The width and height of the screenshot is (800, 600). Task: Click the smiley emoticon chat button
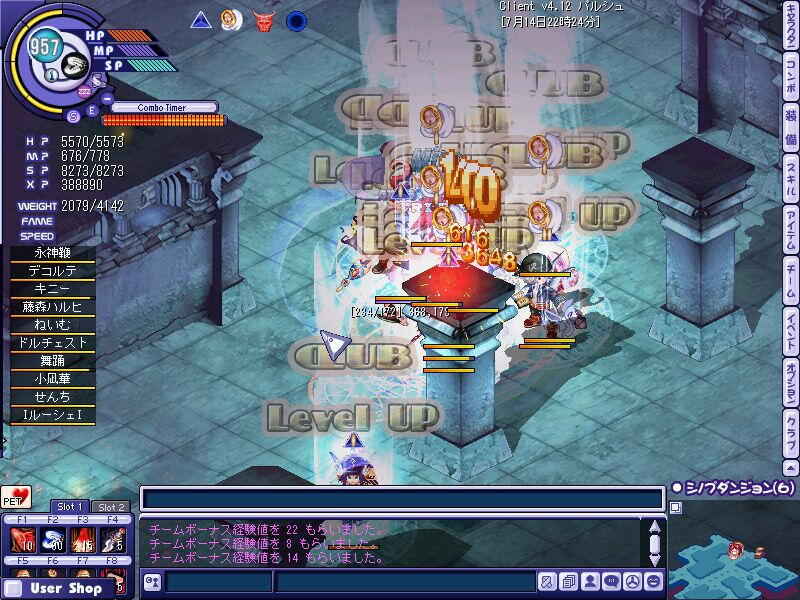pyautogui.click(x=653, y=580)
